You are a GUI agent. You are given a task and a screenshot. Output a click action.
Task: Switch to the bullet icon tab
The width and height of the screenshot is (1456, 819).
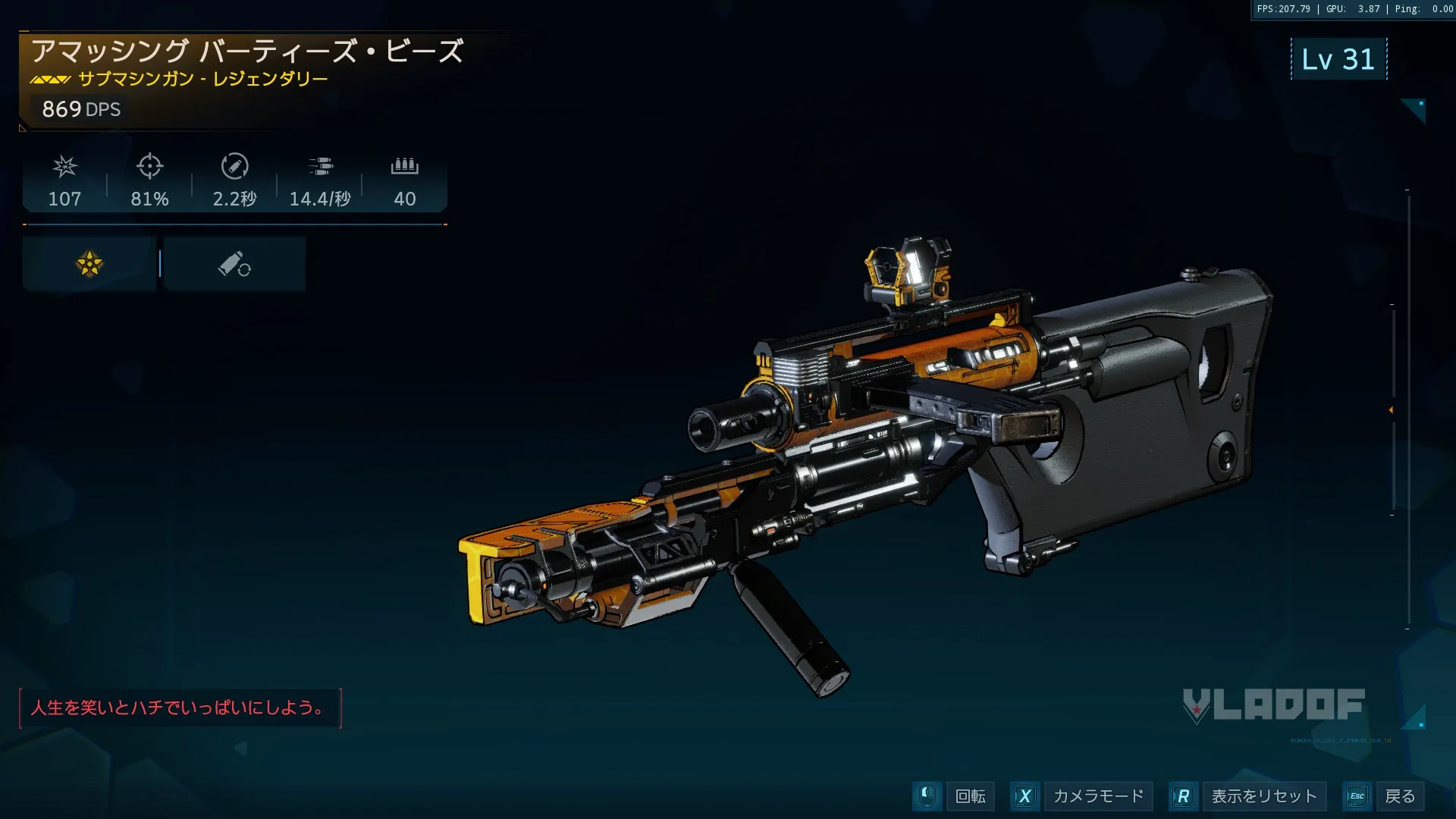[234, 264]
